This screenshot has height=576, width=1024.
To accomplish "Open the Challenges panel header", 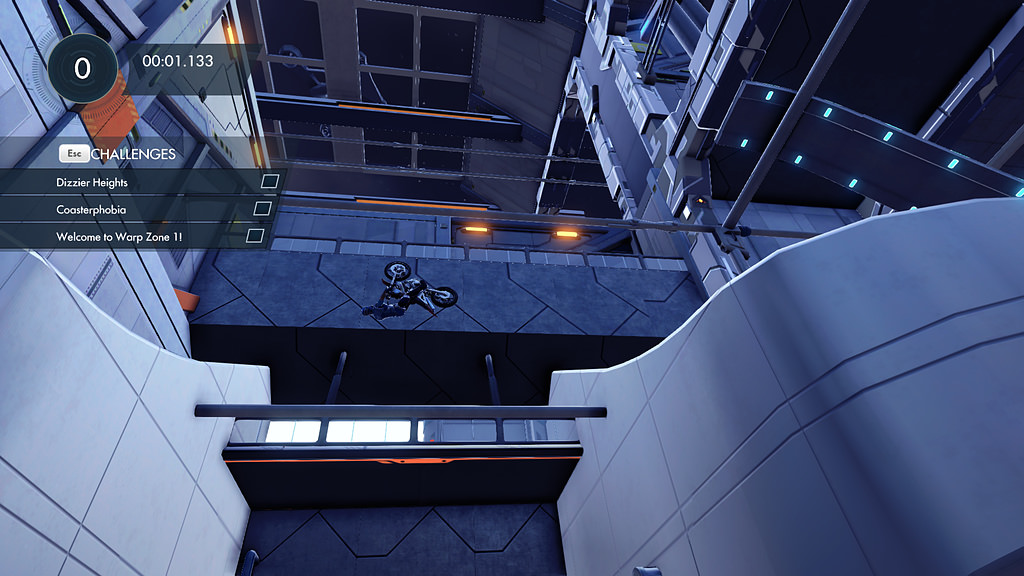I will coord(132,154).
